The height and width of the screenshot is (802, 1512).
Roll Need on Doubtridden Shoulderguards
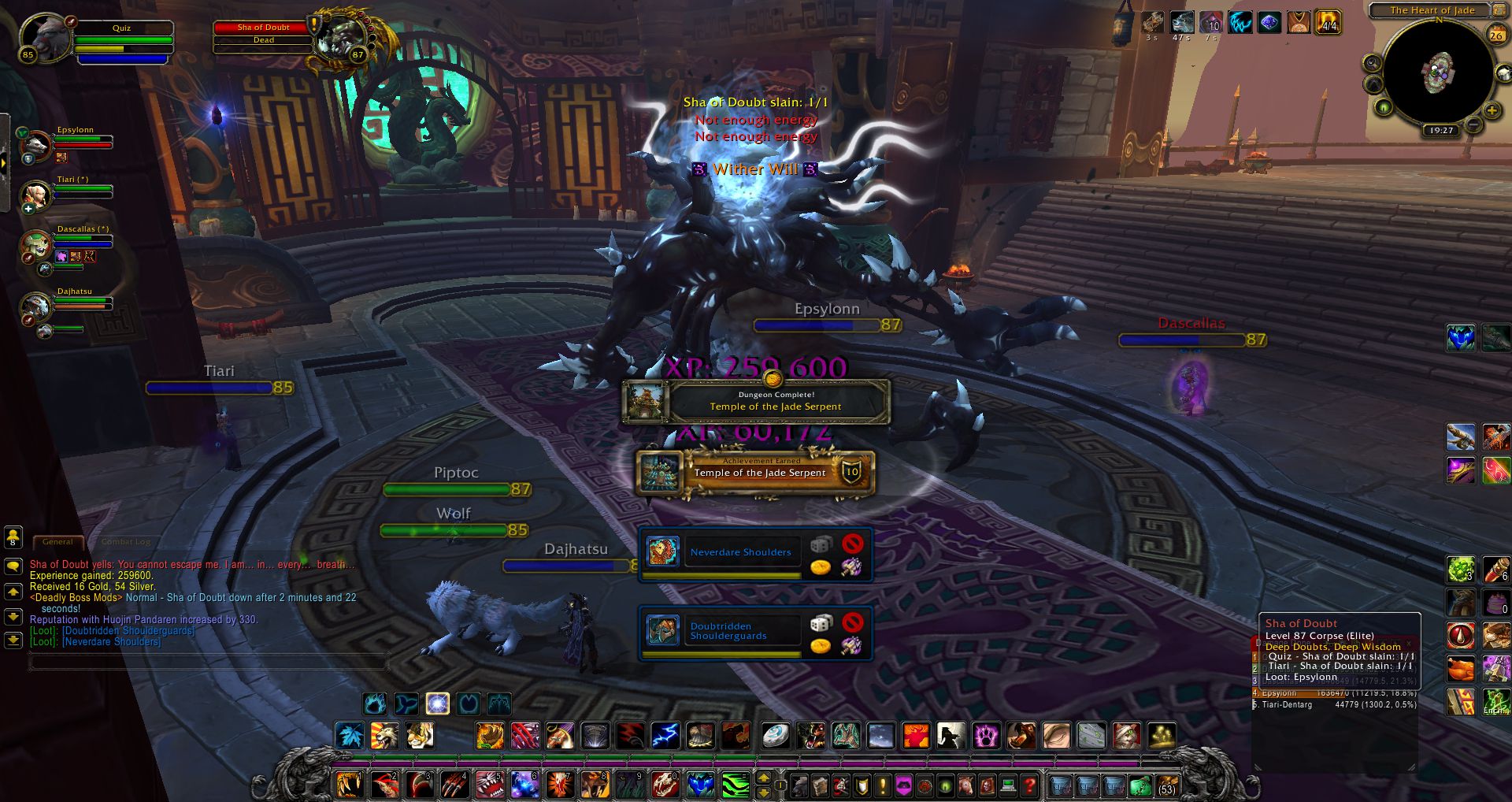(821, 623)
